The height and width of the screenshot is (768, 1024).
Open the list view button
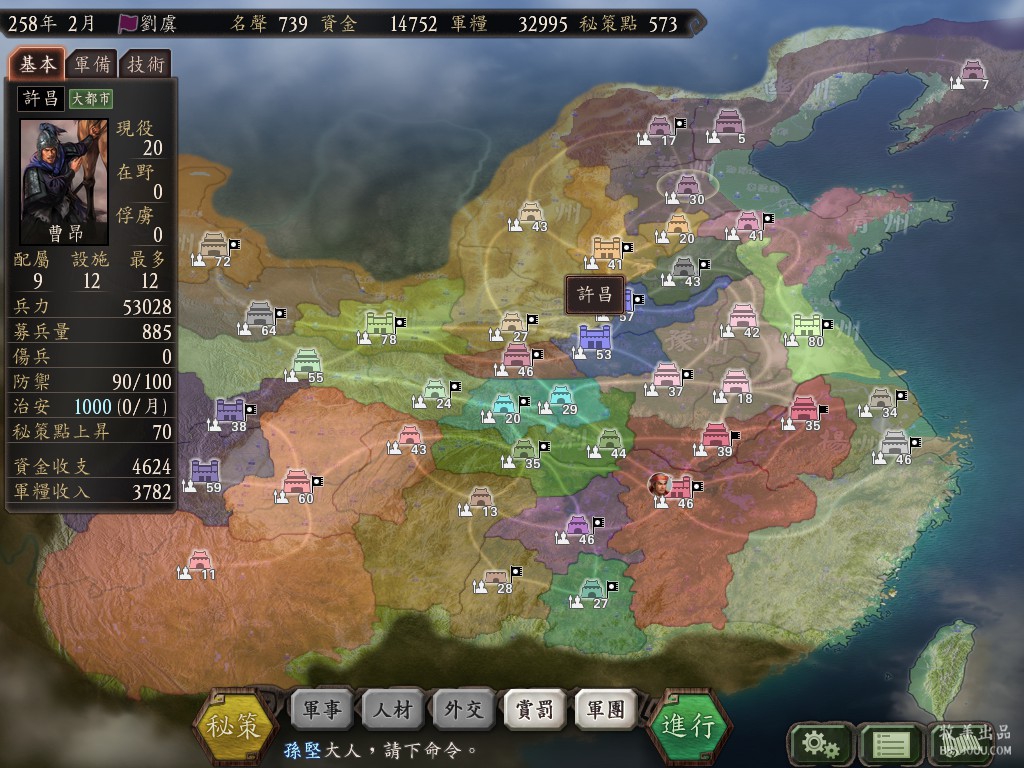[890, 743]
